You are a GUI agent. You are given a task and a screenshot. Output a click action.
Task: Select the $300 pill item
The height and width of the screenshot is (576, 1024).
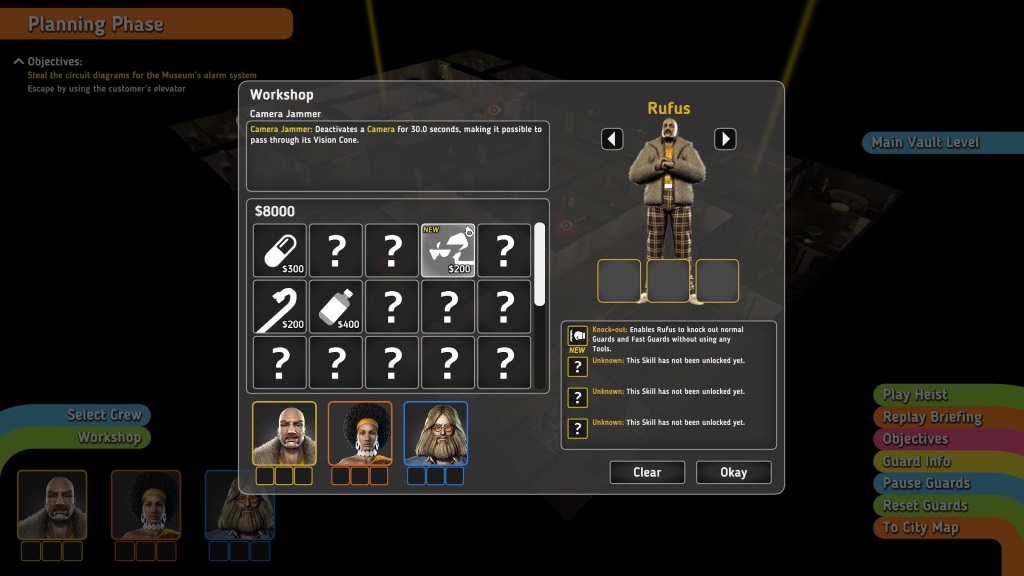(280, 250)
